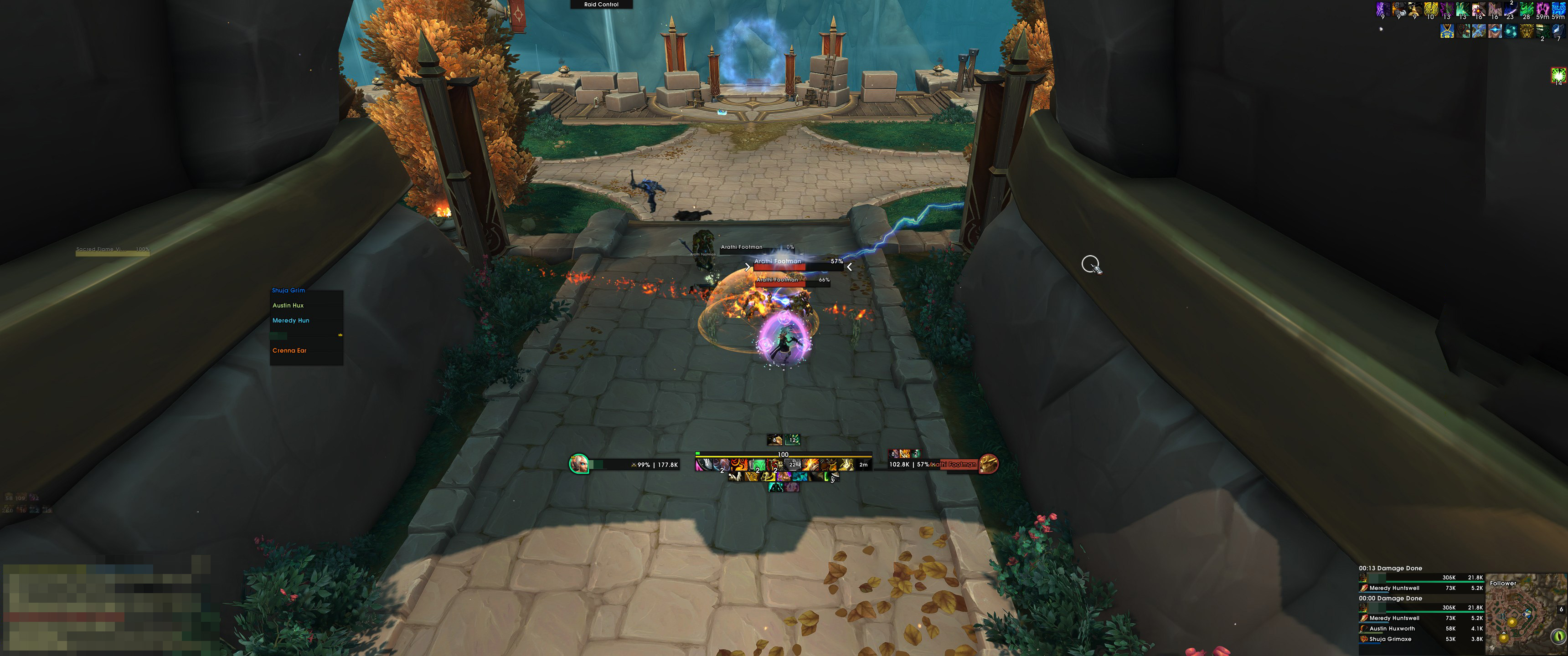Click the 00:13 Damage Done meter header
1568x656 pixels.
1390,569
